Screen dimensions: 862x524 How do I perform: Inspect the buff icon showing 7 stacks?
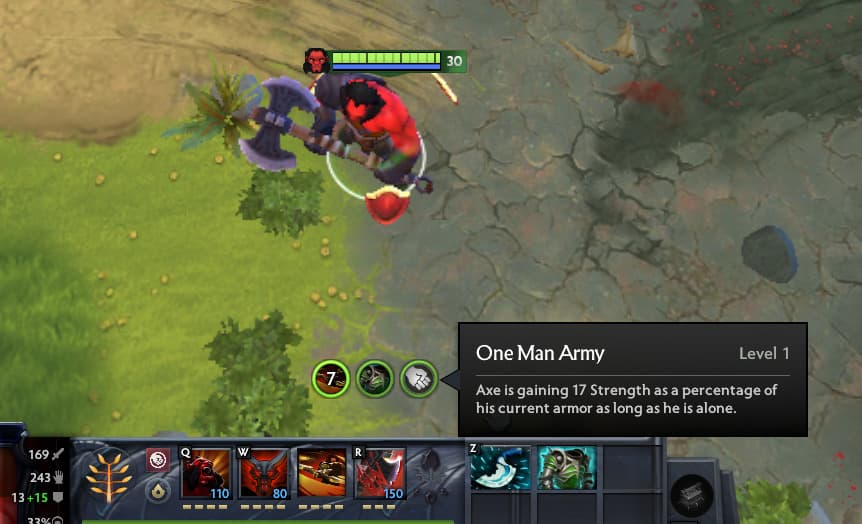329,378
